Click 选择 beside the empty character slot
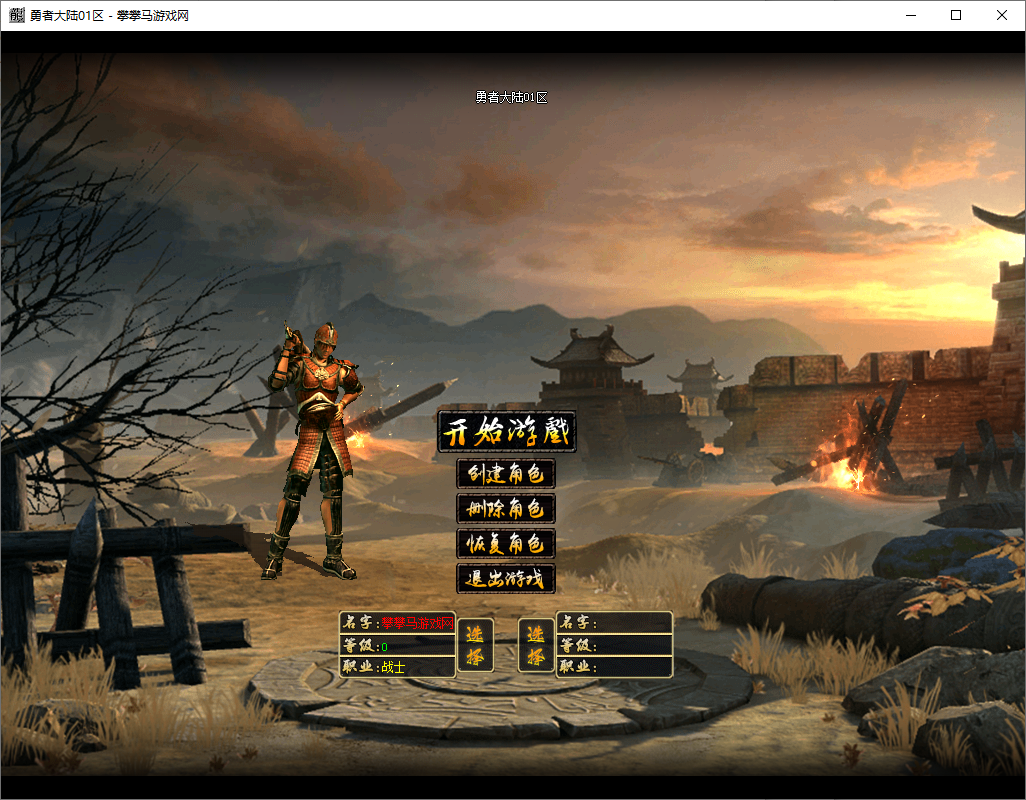Viewport: 1026px width, 800px height. pos(537,645)
